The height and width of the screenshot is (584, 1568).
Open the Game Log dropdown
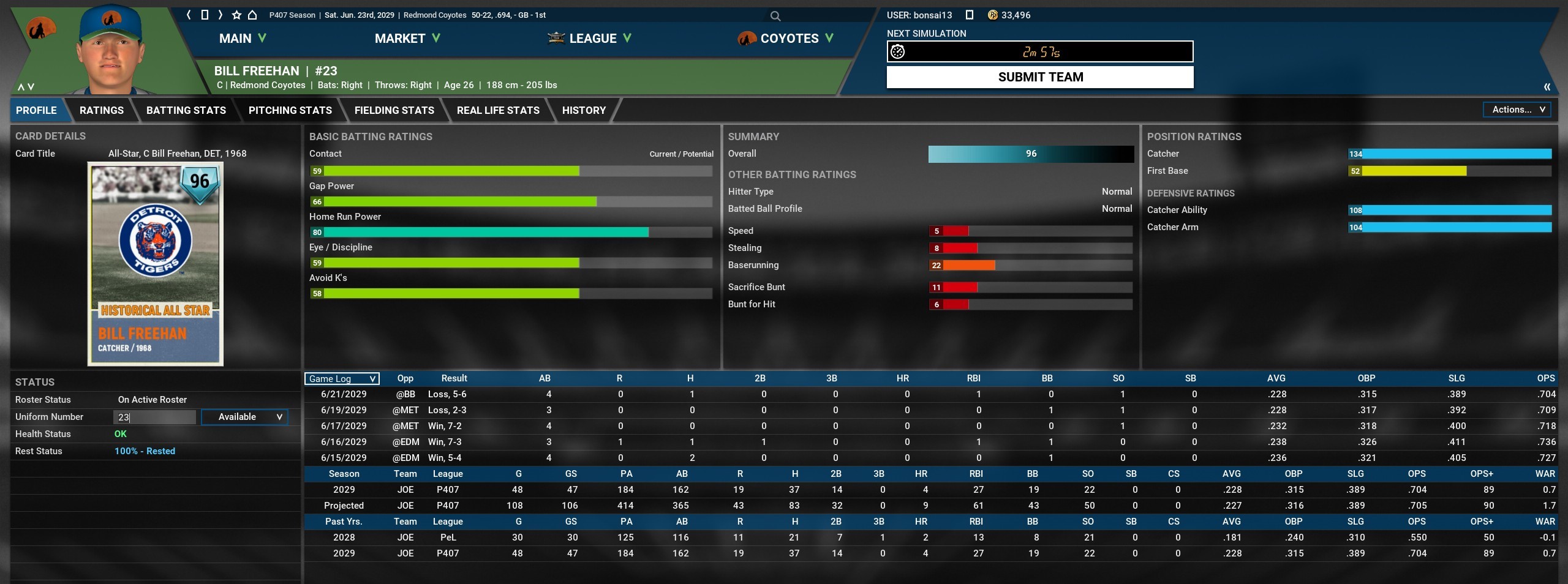pyautogui.click(x=342, y=379)
